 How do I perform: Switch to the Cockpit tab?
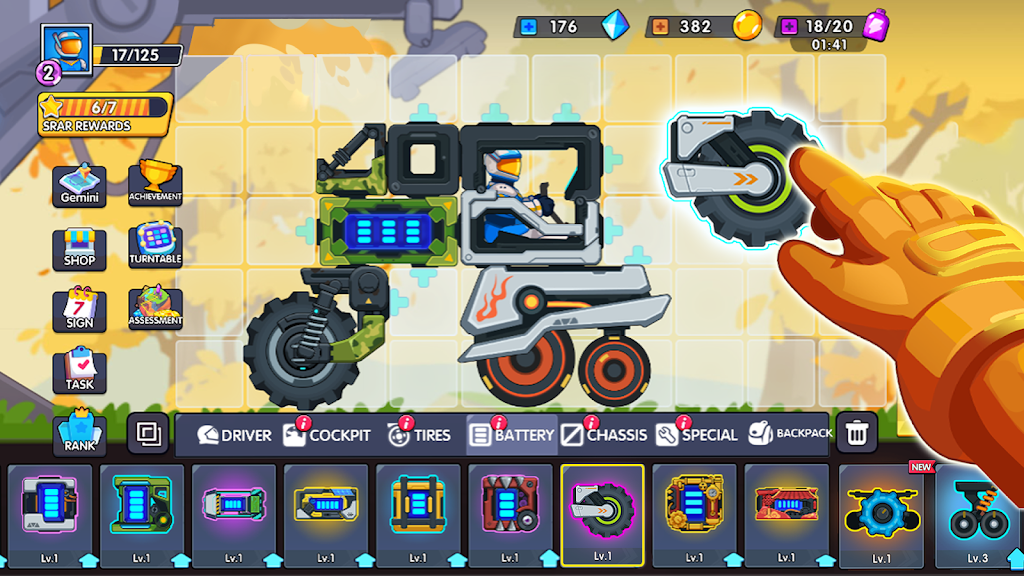pyautogui.click(x=327, y=435)
